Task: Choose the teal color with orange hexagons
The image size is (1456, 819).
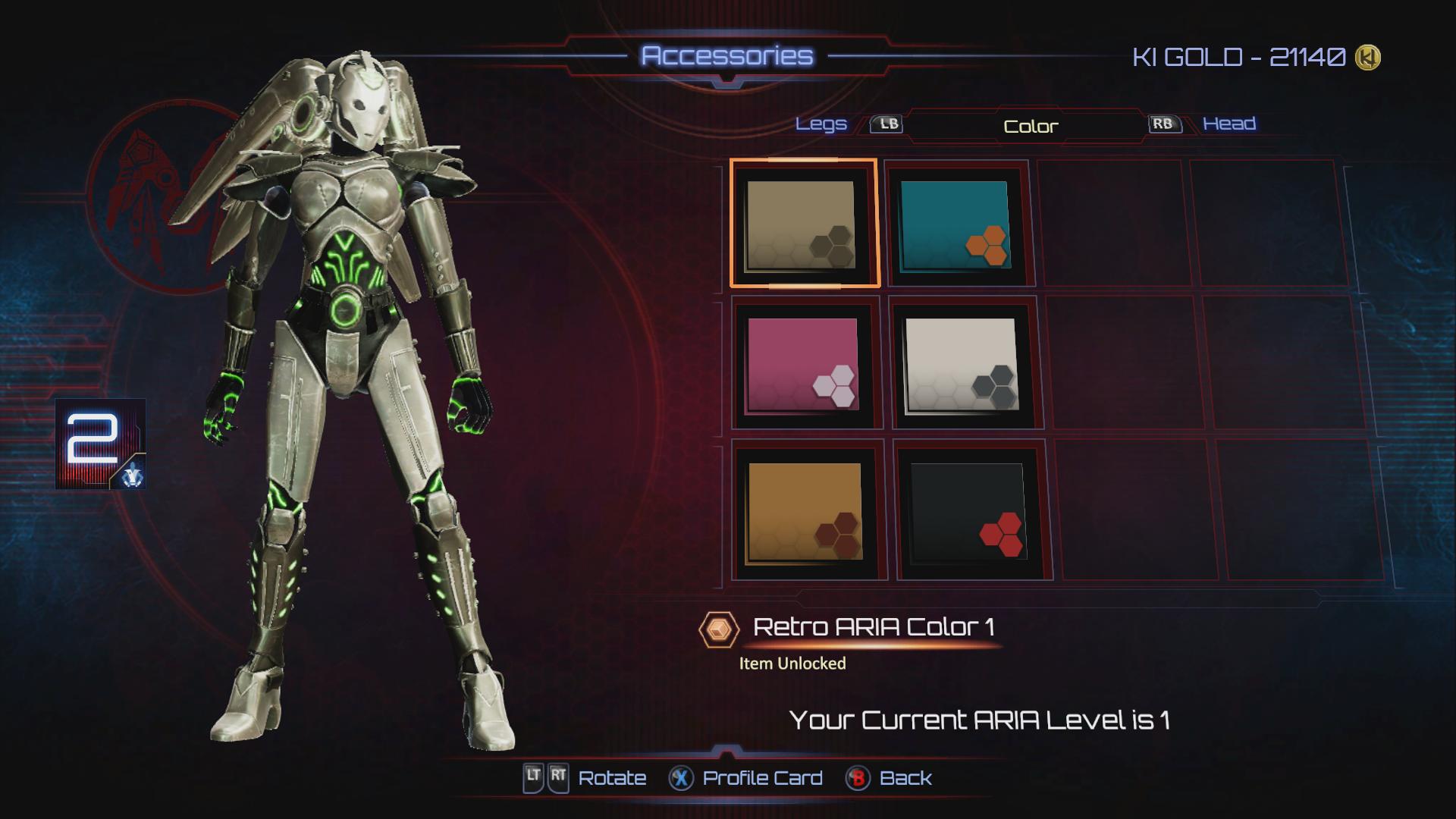Action: (x=955, y=224)
